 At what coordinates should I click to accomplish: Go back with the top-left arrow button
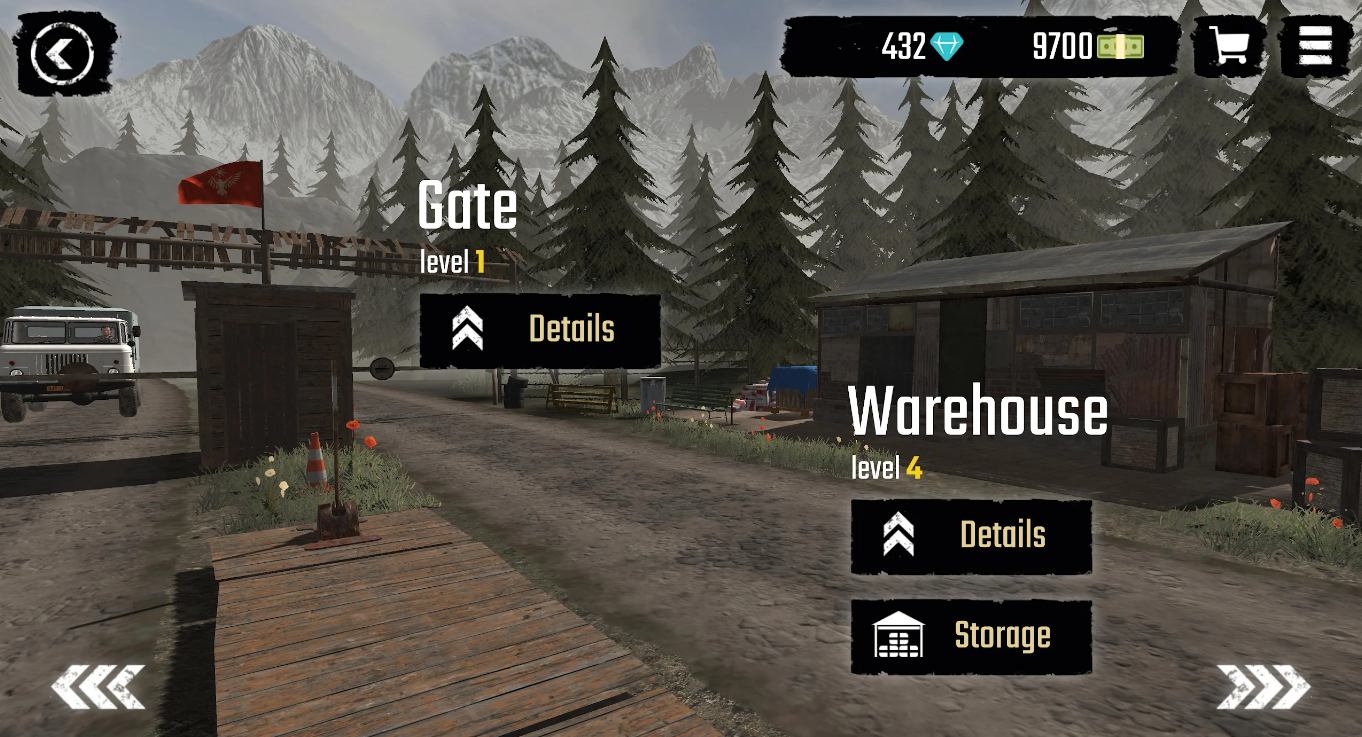(x=62, y=54)
